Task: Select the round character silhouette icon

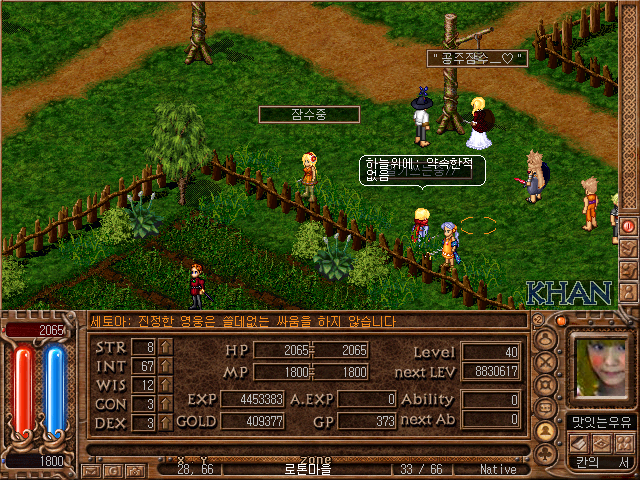Action: (546, 338)
